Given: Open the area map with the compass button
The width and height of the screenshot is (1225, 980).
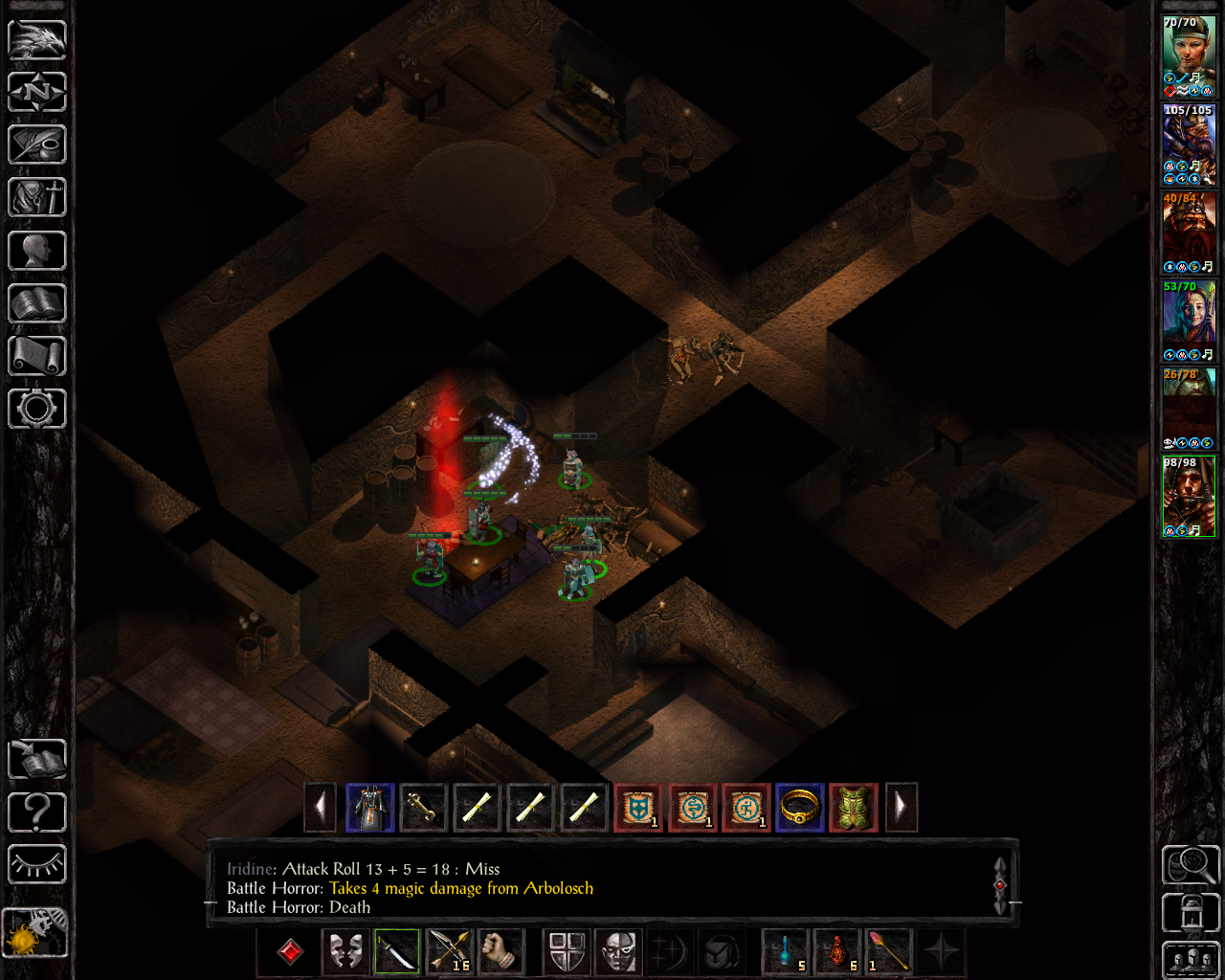Looking at the screenshot, I should [37, 93].
